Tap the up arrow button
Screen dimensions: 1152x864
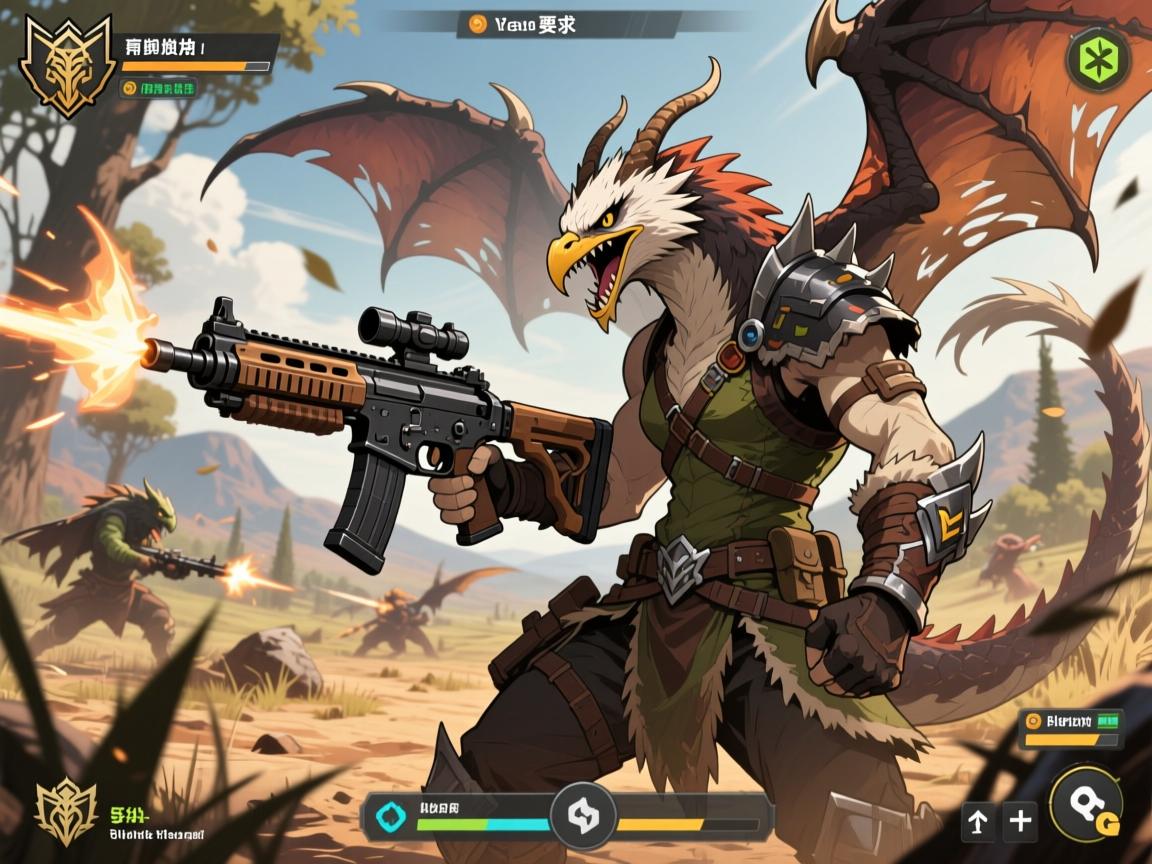pos(977,821)
